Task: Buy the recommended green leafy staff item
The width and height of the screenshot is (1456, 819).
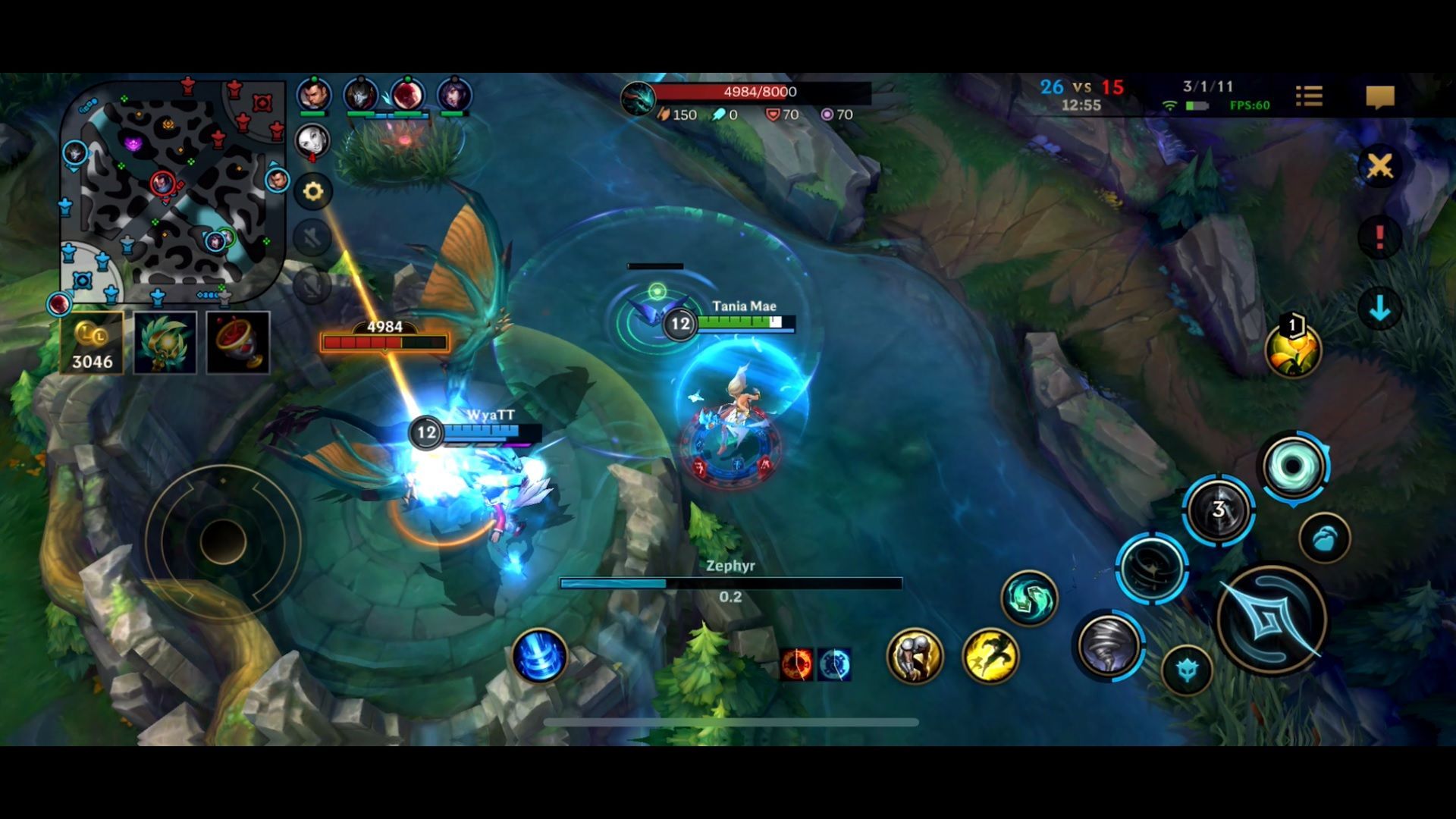Action: click(165, 343)
